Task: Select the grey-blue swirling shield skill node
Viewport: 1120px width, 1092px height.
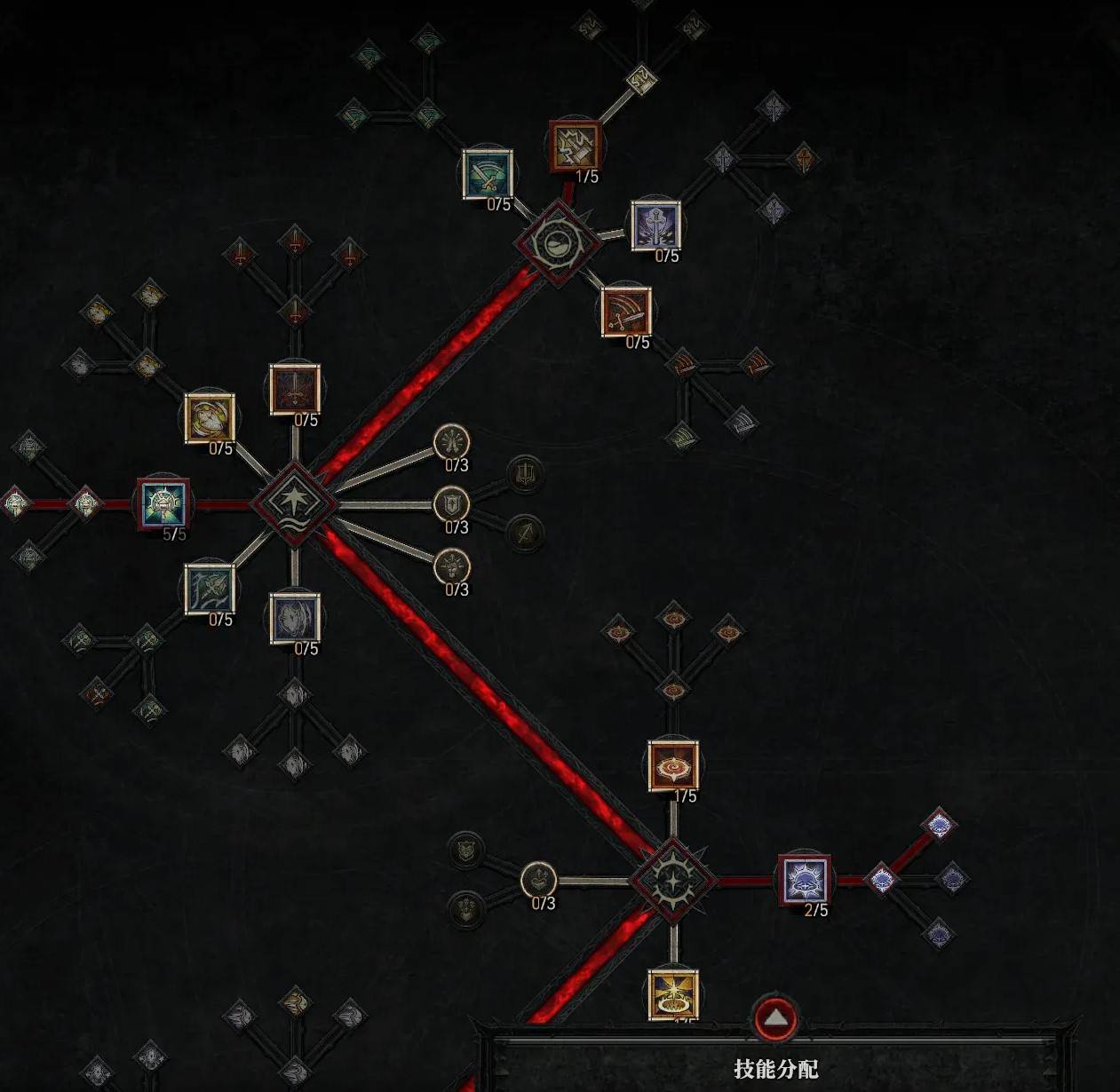Action: click(x=295, y=618)
